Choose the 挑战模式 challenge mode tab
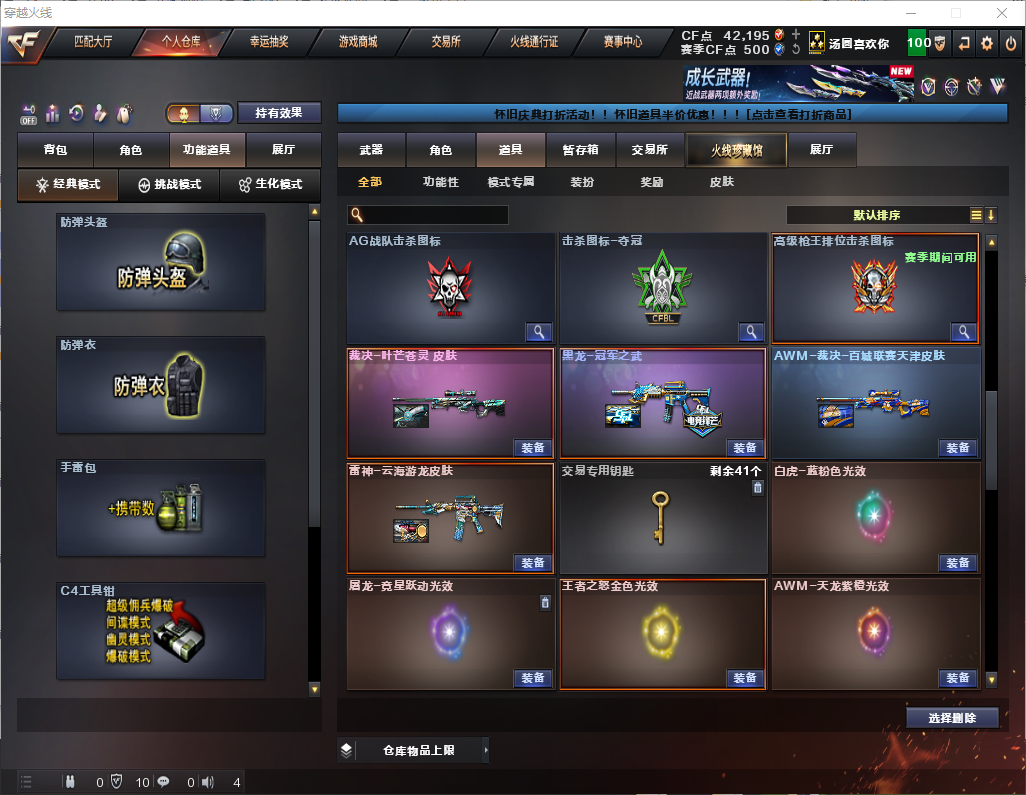The image size is (1026, 795). [169, 185]
